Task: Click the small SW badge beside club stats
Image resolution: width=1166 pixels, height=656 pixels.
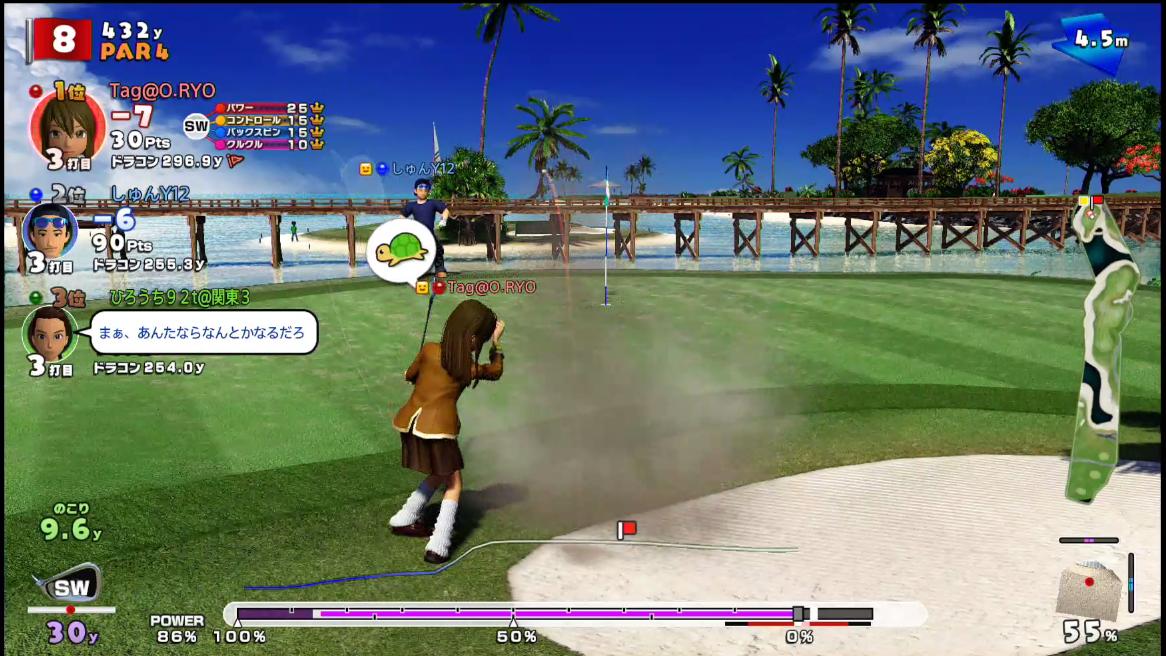Action: coord(196,126)
